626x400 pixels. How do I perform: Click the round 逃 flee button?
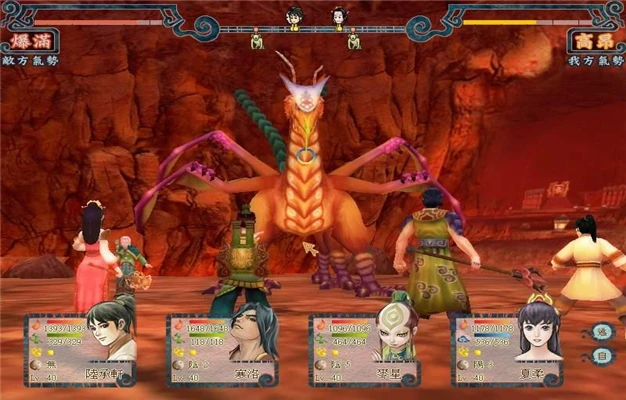coord(601,332)
